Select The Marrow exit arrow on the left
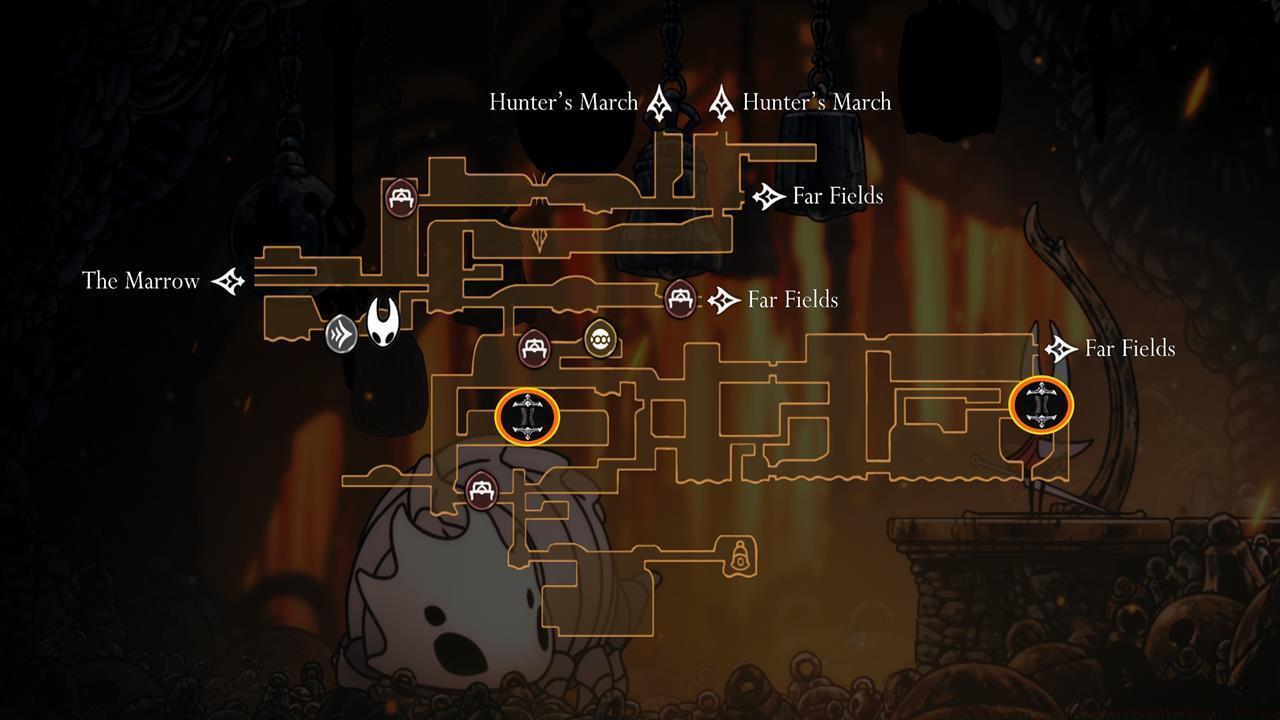This screenshot has height=720, width=1280. coord(228,281)
